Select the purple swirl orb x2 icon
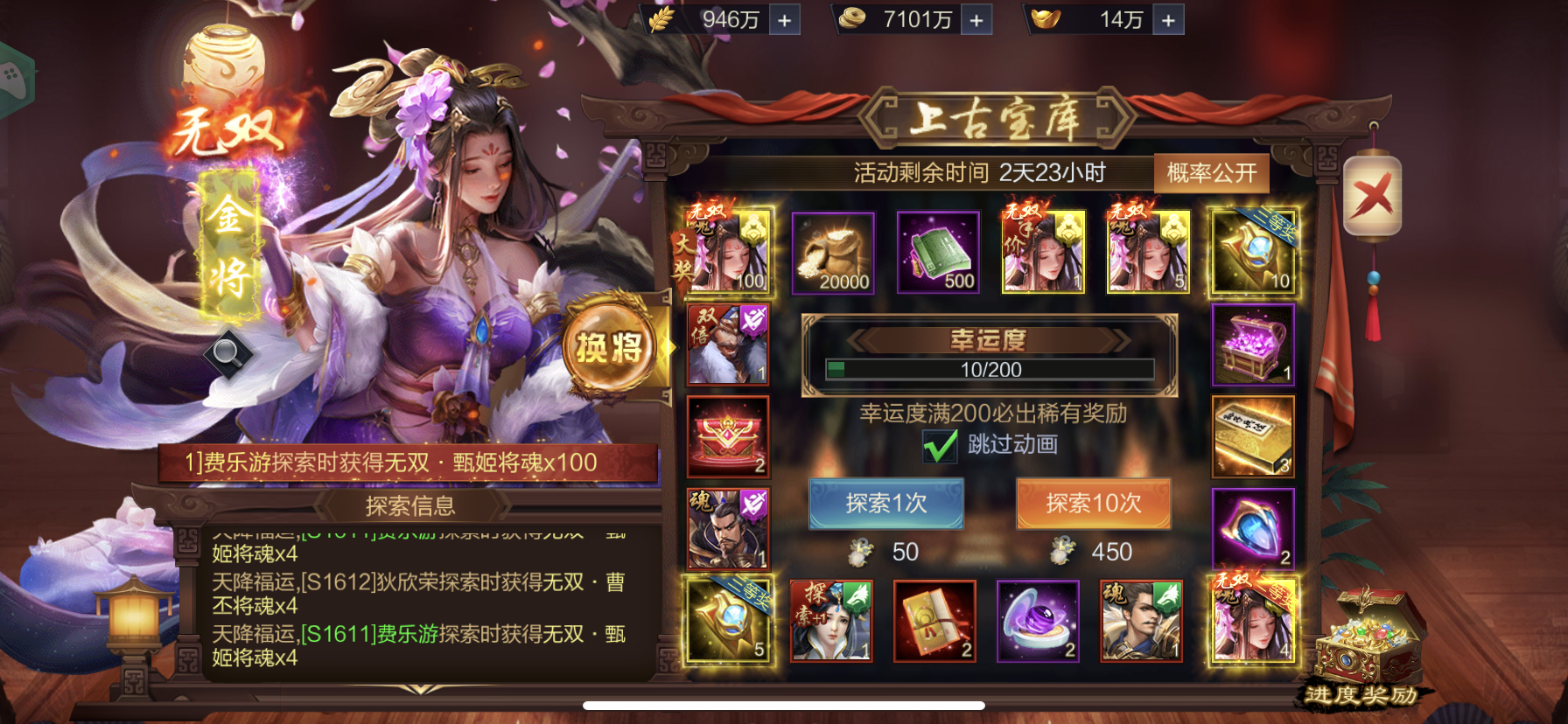This screenshot has width=1568, height=724. [x=1038, y=621]
